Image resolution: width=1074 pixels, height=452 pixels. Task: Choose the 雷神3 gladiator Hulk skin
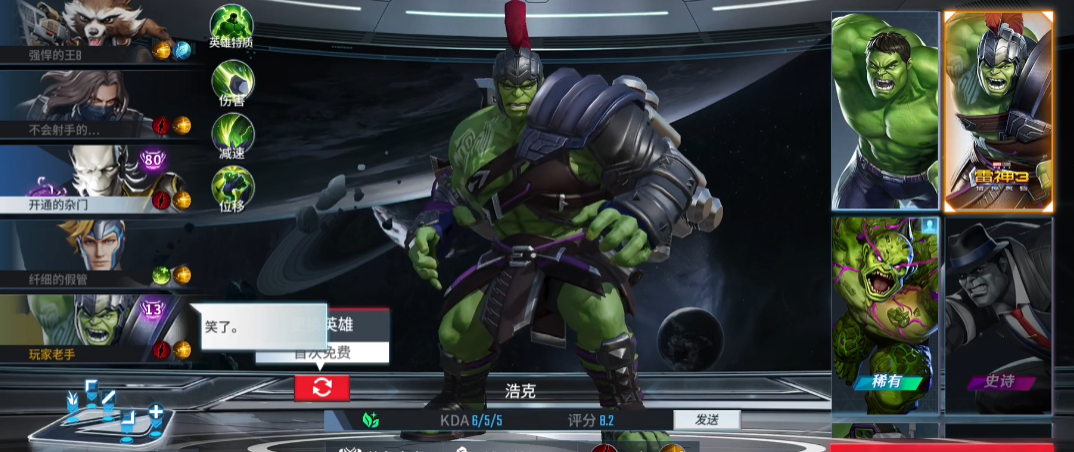click(998, 110)
